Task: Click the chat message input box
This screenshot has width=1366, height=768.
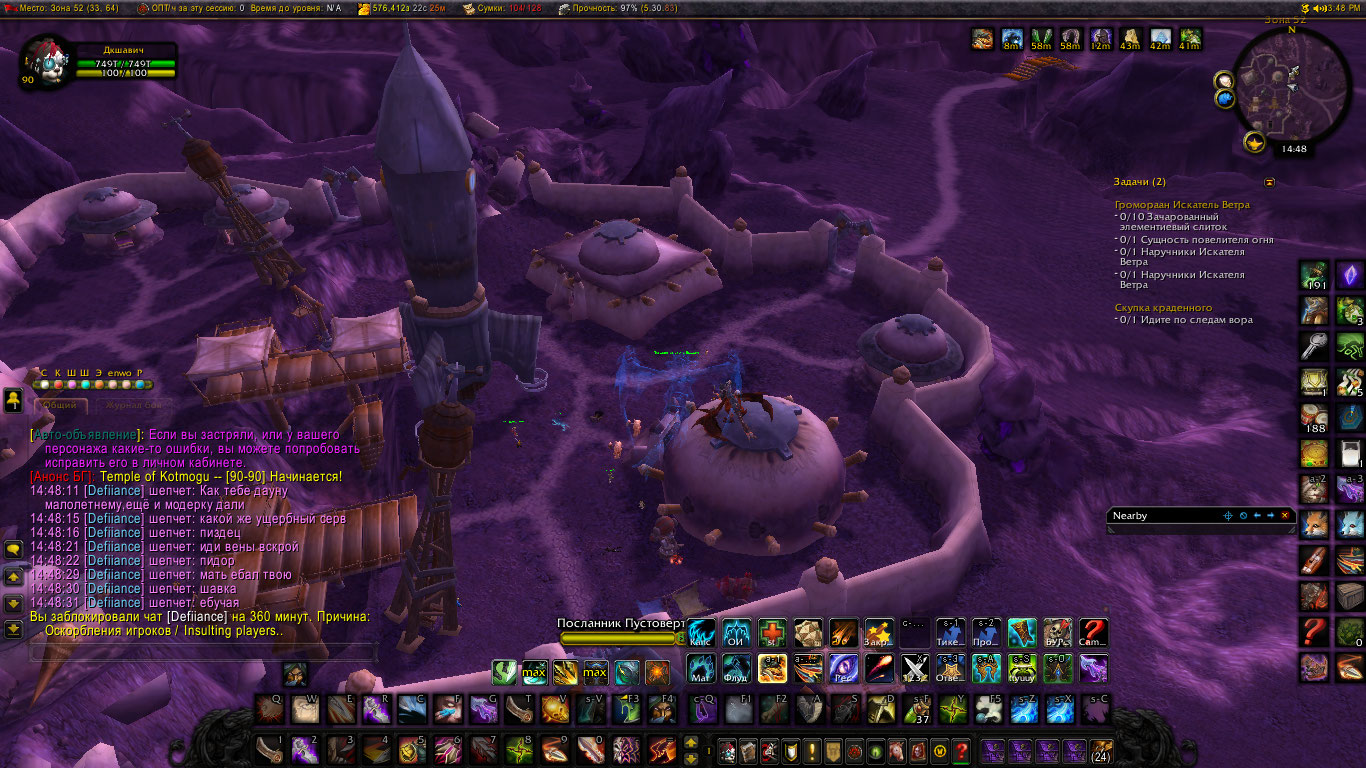Action: tap(200, 653)
